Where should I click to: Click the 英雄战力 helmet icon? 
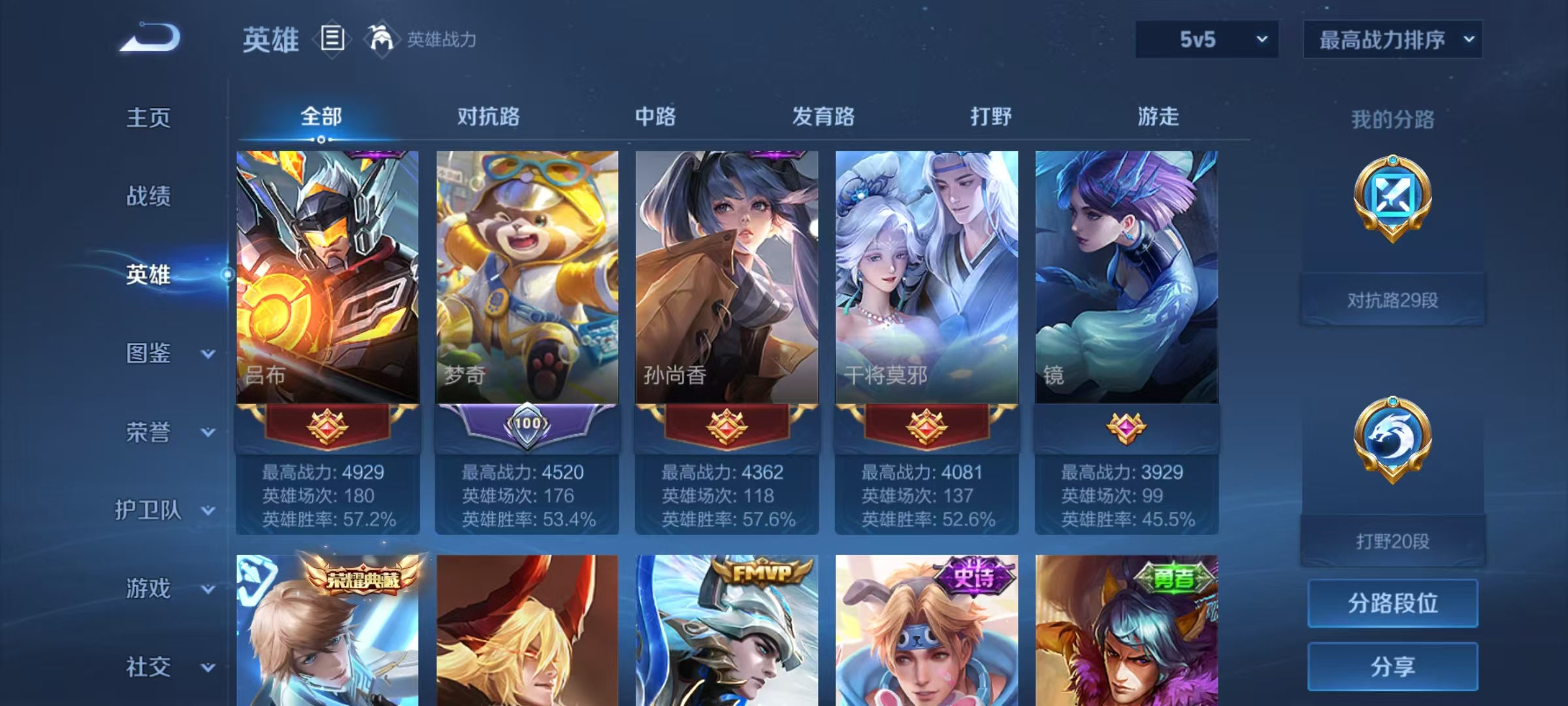pyautogui.click(x=378, y=39)
